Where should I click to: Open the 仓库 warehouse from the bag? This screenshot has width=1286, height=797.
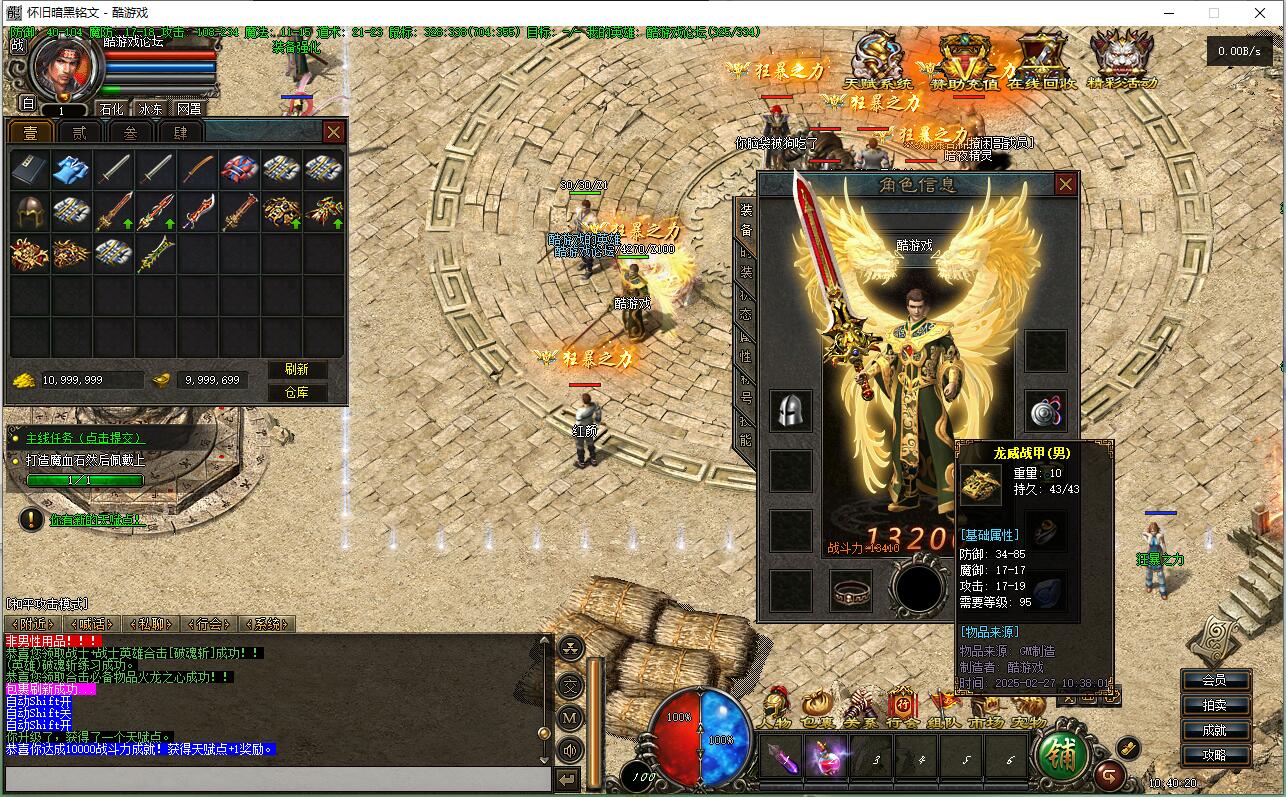(297, 392)
